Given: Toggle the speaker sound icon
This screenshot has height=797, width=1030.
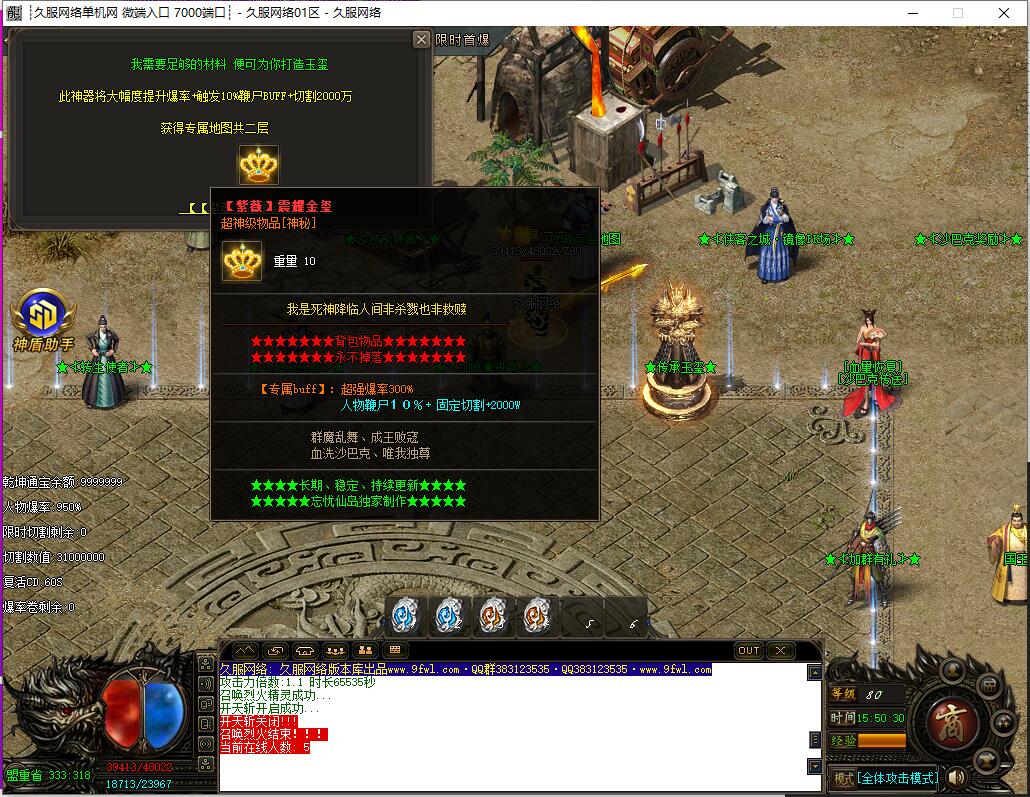Looking at the screenshot, I should click(957, 777).
